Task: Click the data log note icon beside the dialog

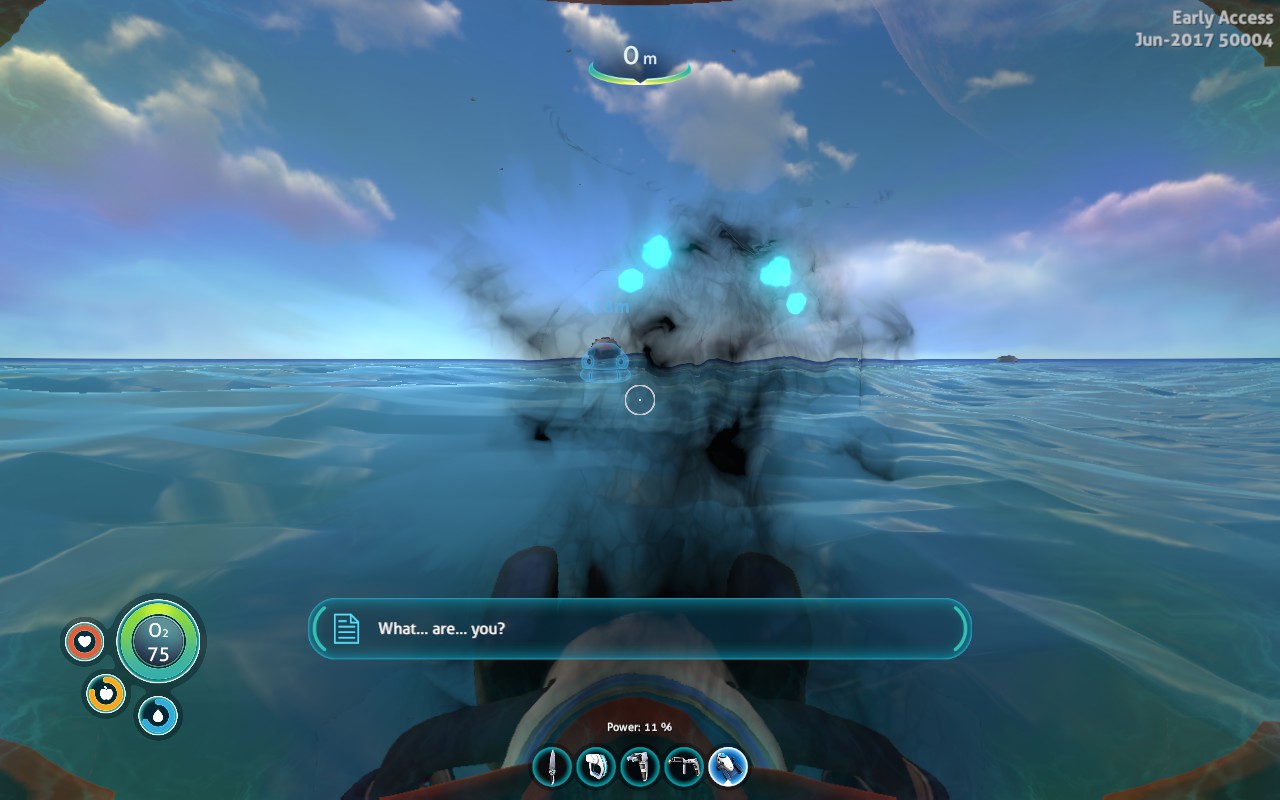Action: pyautogui.click(x=345, y=629)
